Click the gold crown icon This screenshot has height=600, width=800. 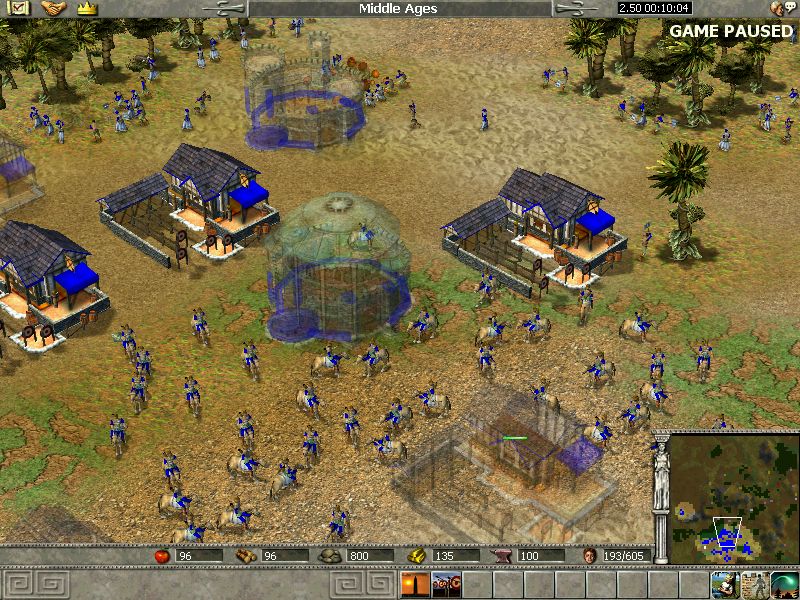pos(86,8)
